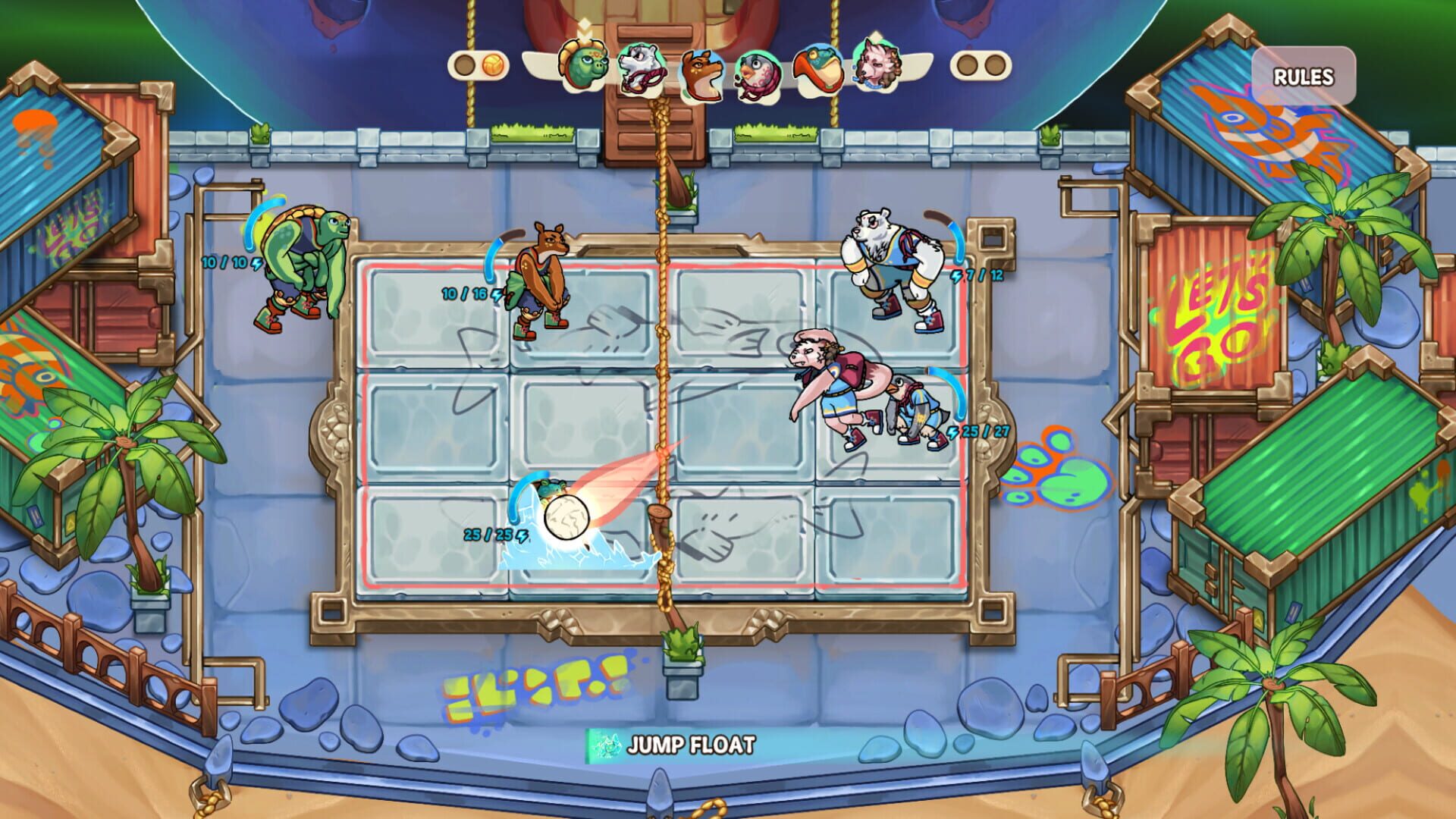
Task: Select the pigeon character portrait
Action: click(758, 74)
